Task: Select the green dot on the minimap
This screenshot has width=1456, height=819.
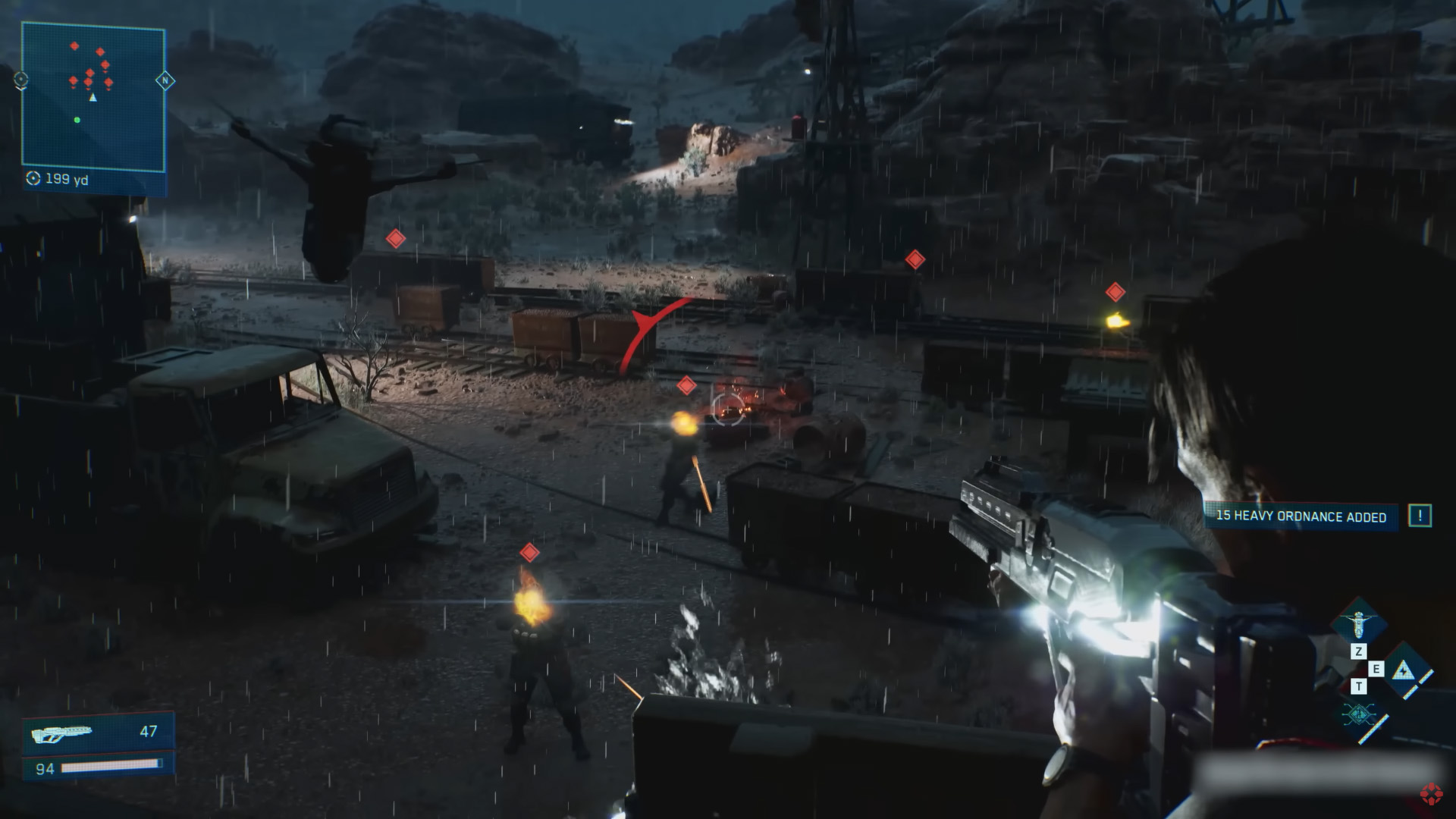Action: tap(77, 120)
